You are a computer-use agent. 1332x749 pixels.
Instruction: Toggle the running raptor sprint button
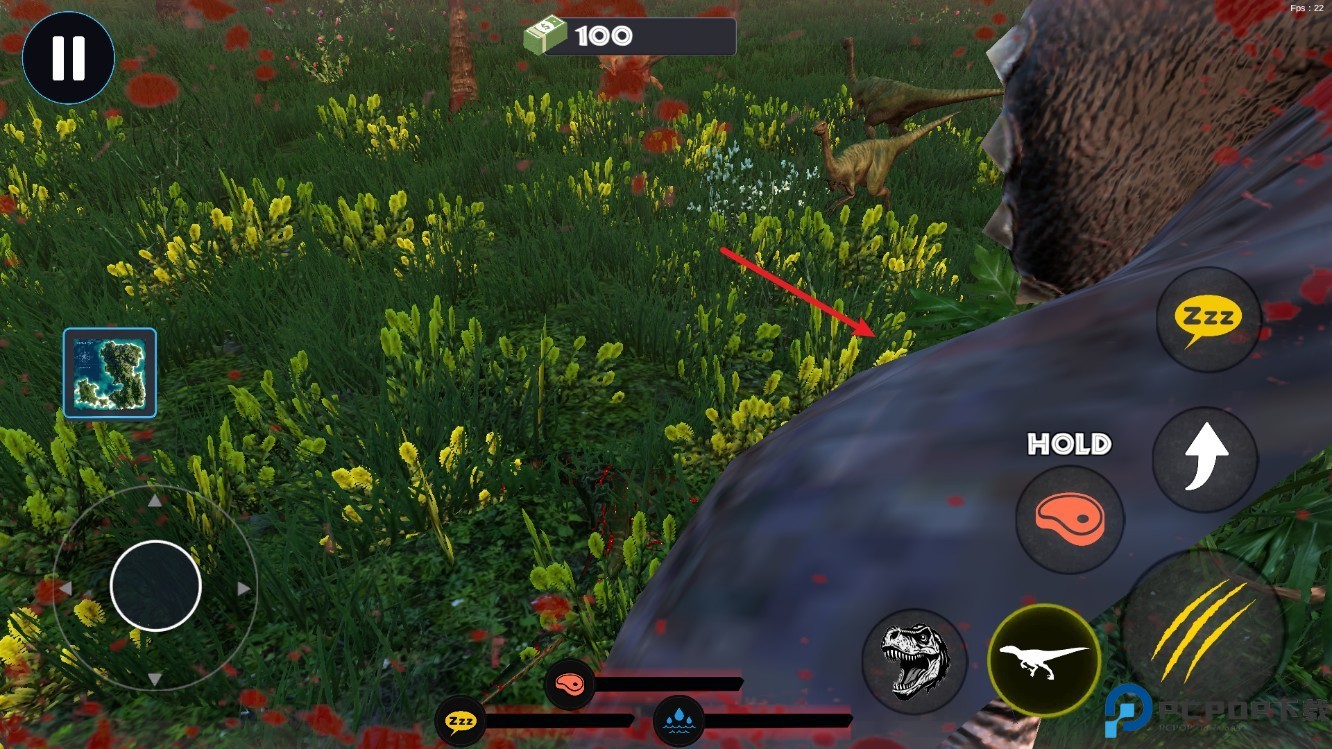pos(1044,660)
